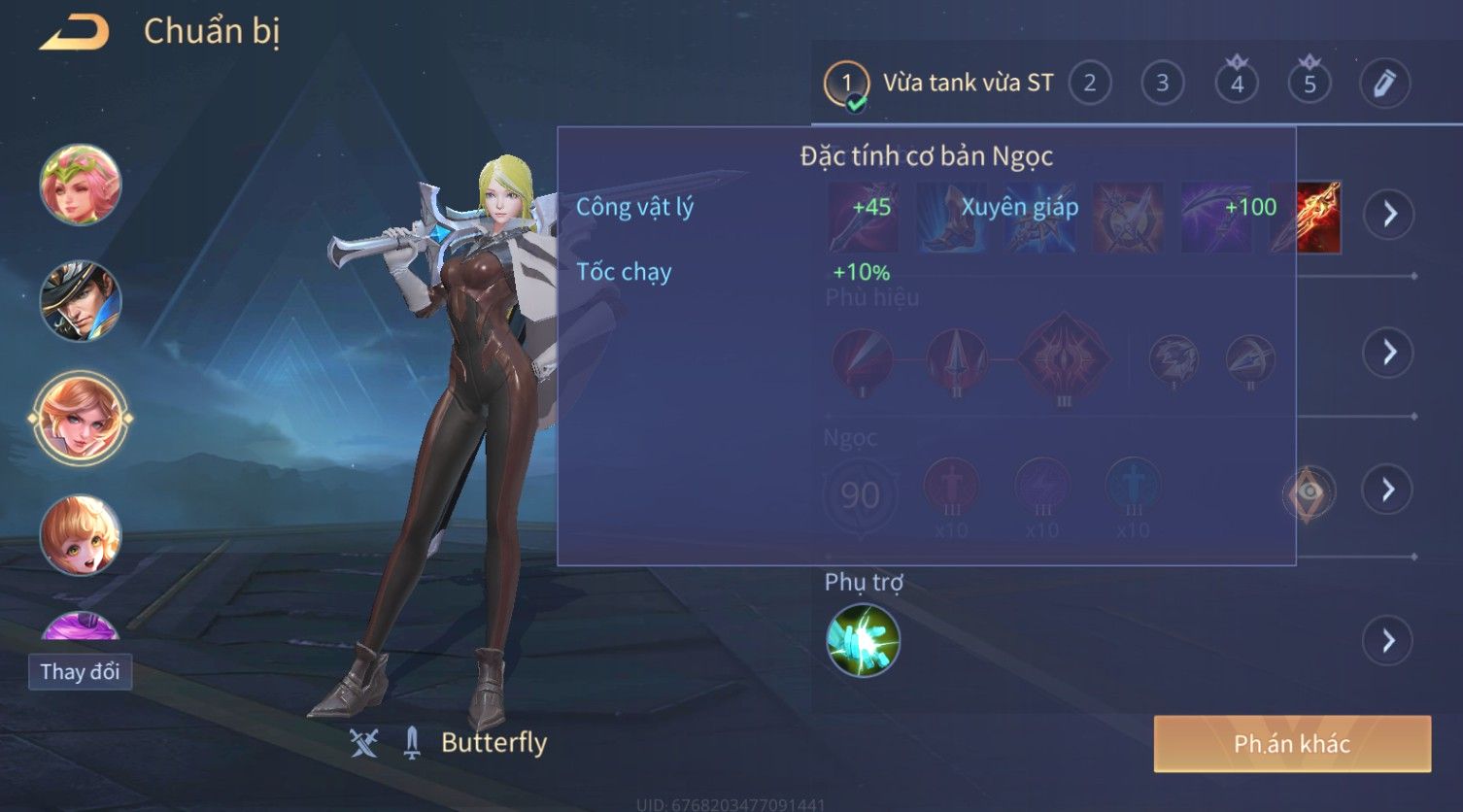Switch to build preset 2
The height and width of the screenshot is (812, 1463).
point(1090,84)
